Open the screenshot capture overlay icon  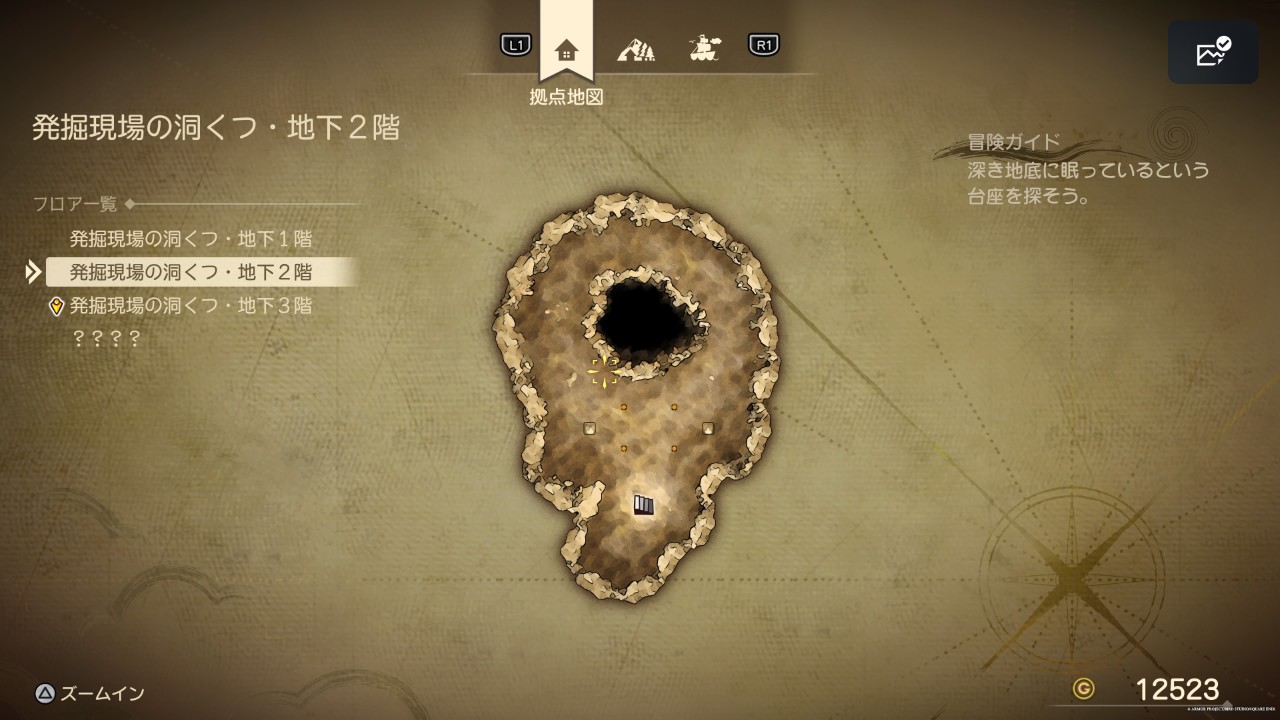point(1213,53)
